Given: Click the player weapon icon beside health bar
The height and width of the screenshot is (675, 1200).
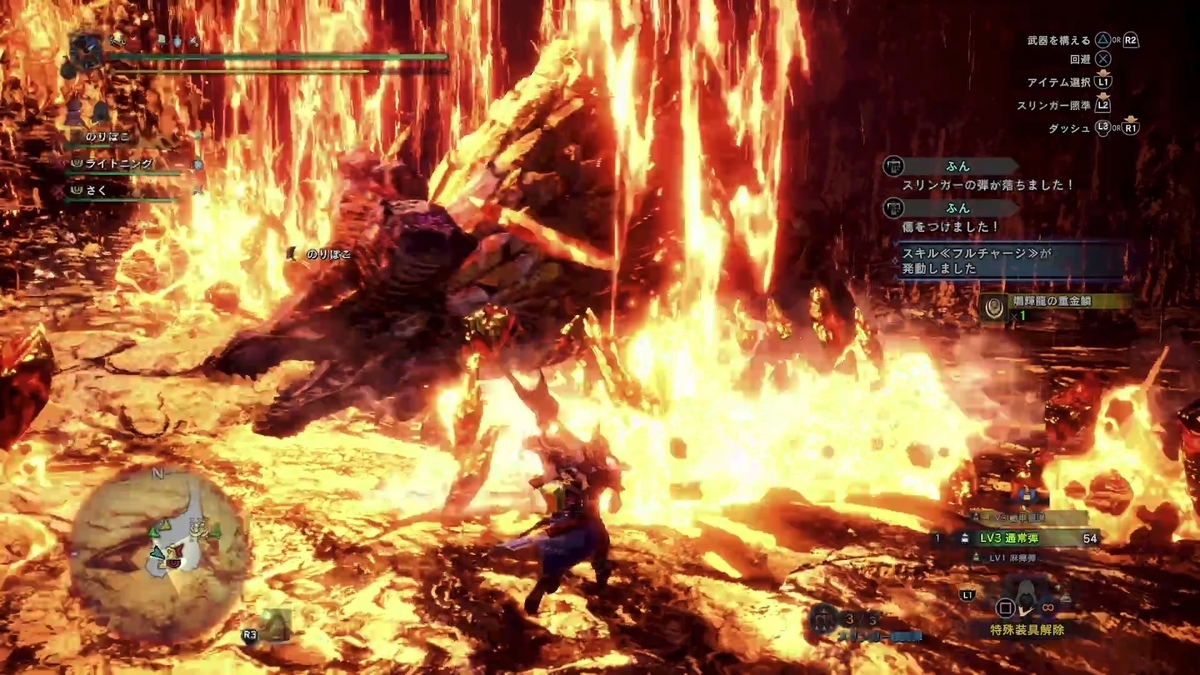Looking at the screenshot, I should pyautogui.click(x=87, y=52).
